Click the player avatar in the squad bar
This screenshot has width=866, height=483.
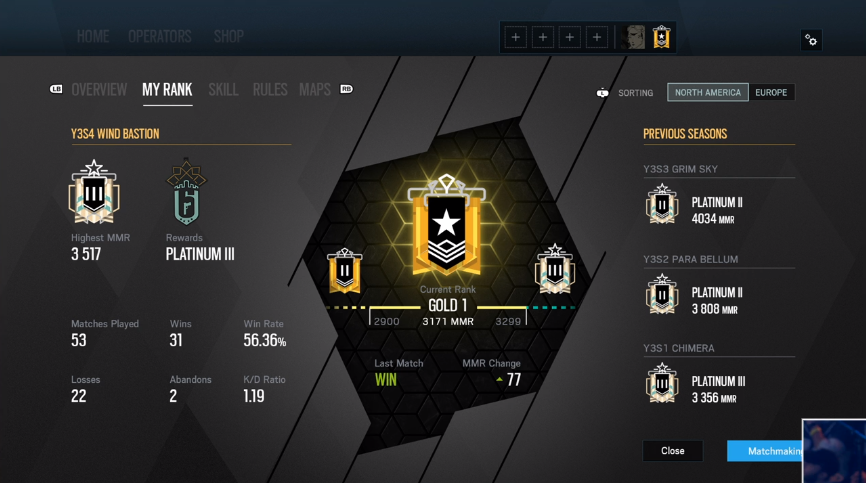[634, 38]
